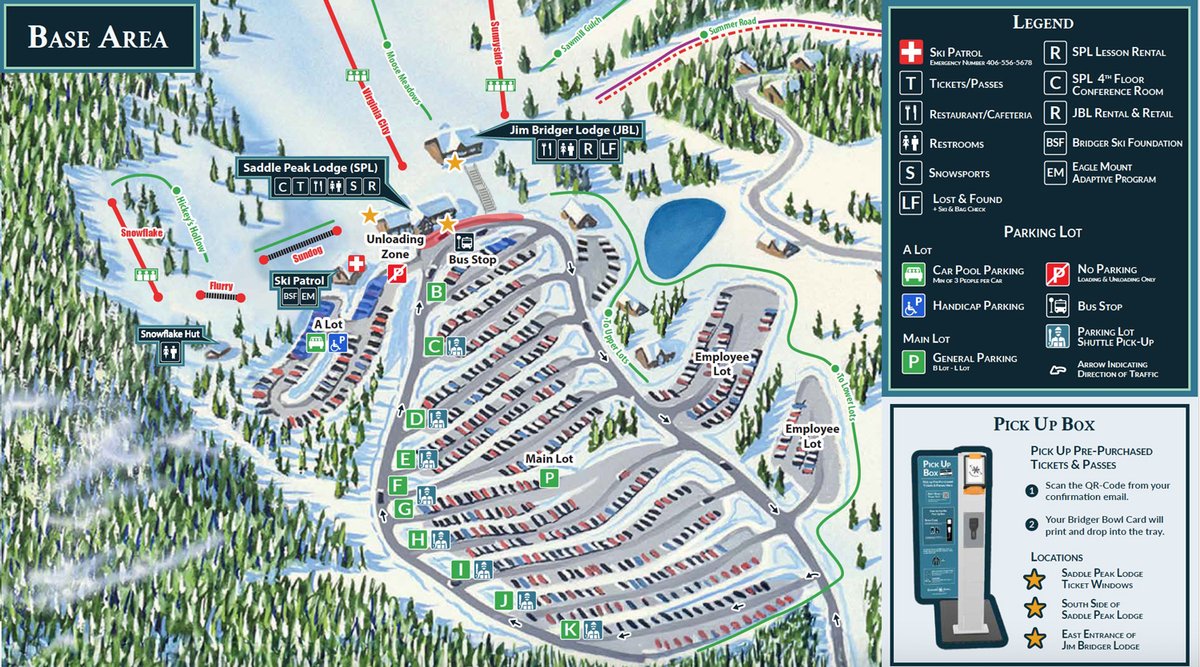Choose the Main Lot green P marker
Viewport: 1200px width, 667px height.
(548, 478)
